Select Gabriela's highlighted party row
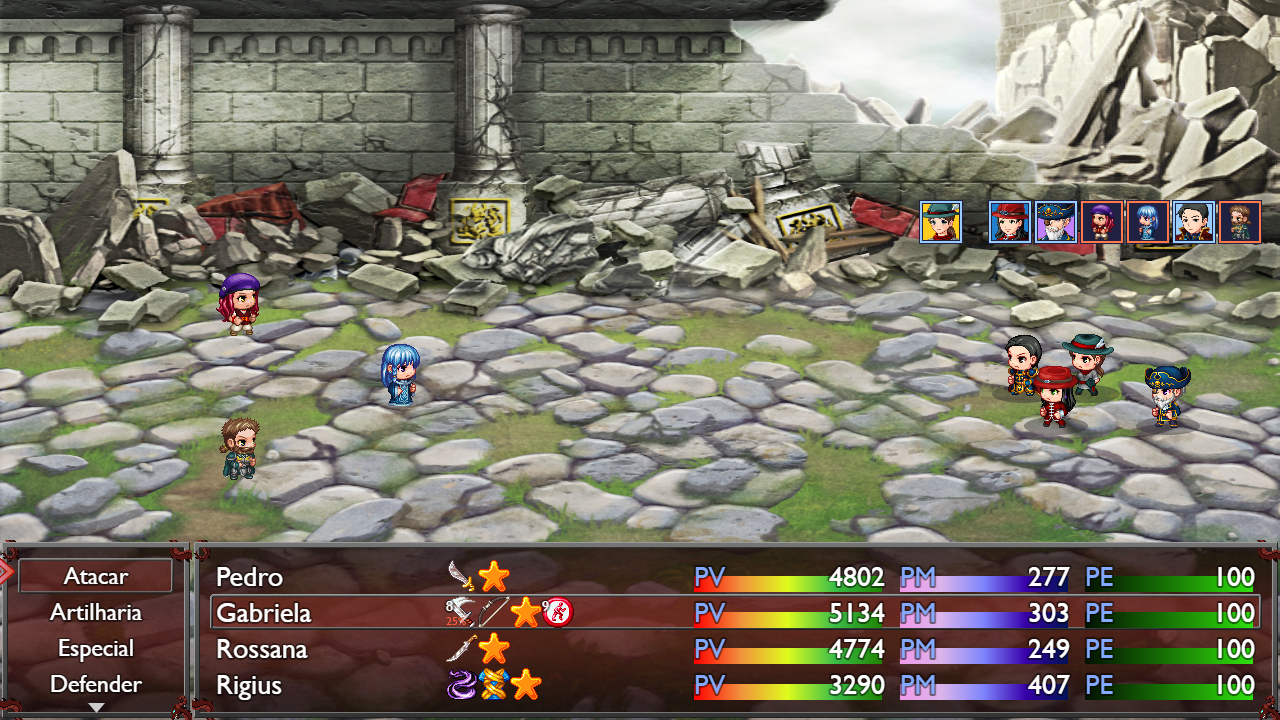The height and width of the screenshot is (720, 1280). point(734,612)
